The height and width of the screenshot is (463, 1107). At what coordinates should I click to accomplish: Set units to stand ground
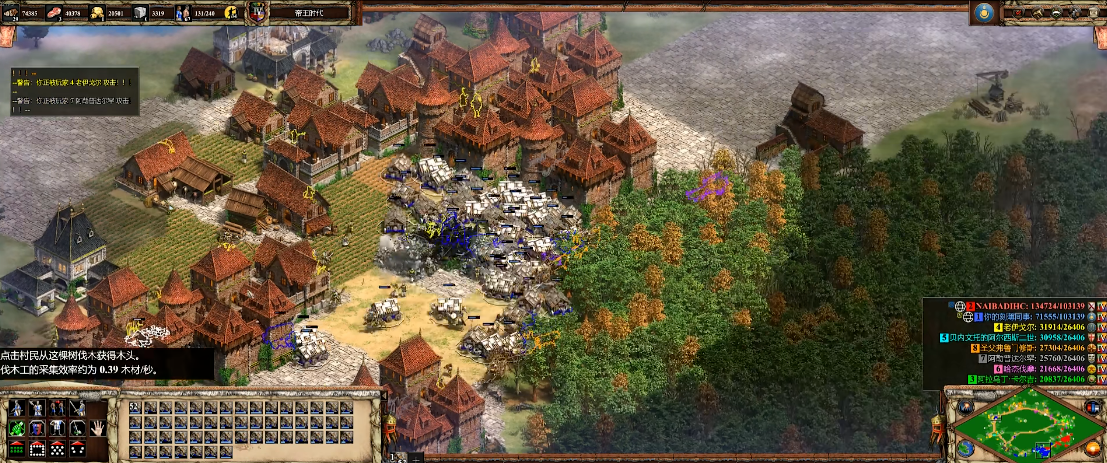point(58,409)
